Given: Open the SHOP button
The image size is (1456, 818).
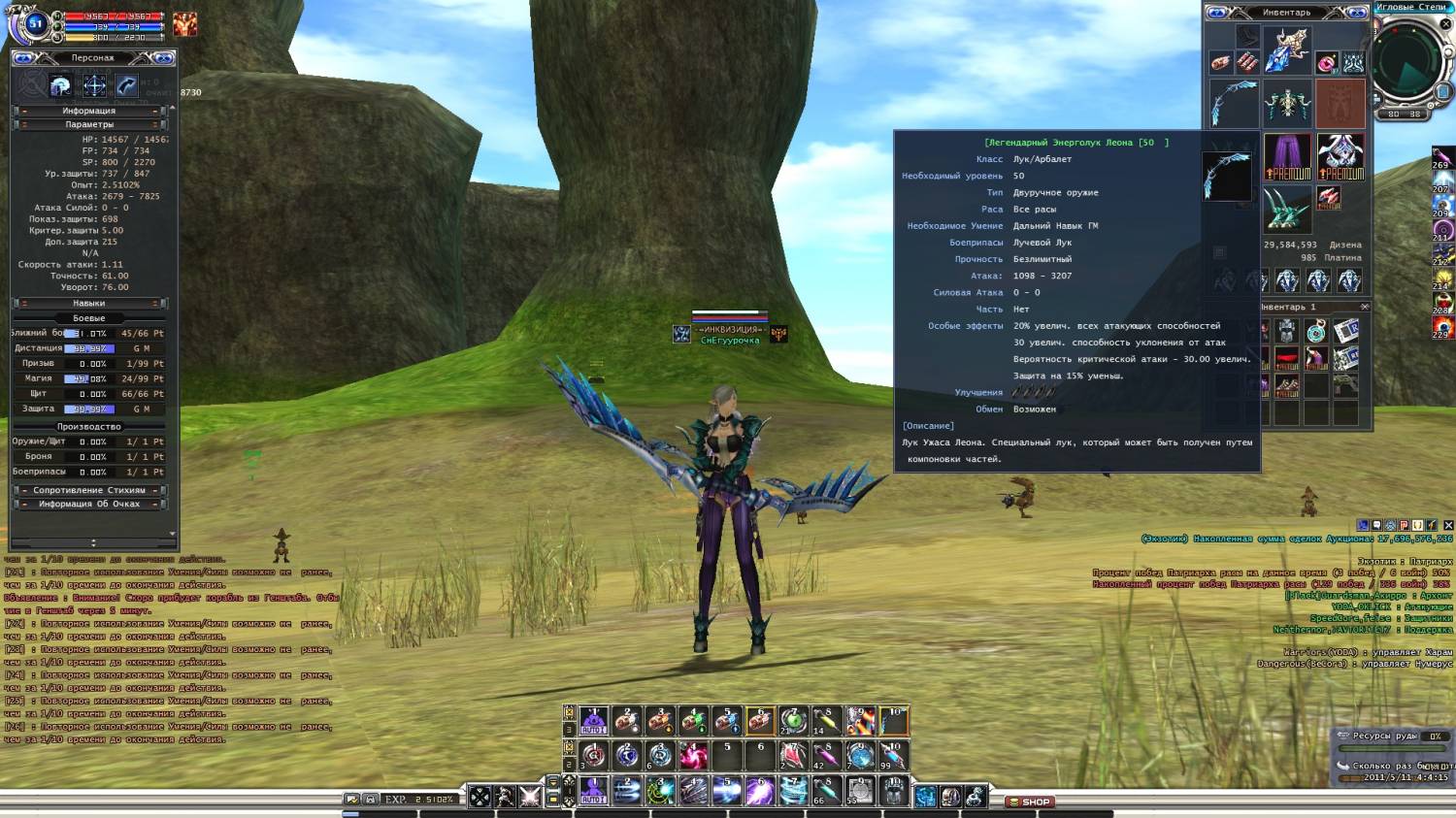Looking at the screenshot, I should coord(1030,802).
